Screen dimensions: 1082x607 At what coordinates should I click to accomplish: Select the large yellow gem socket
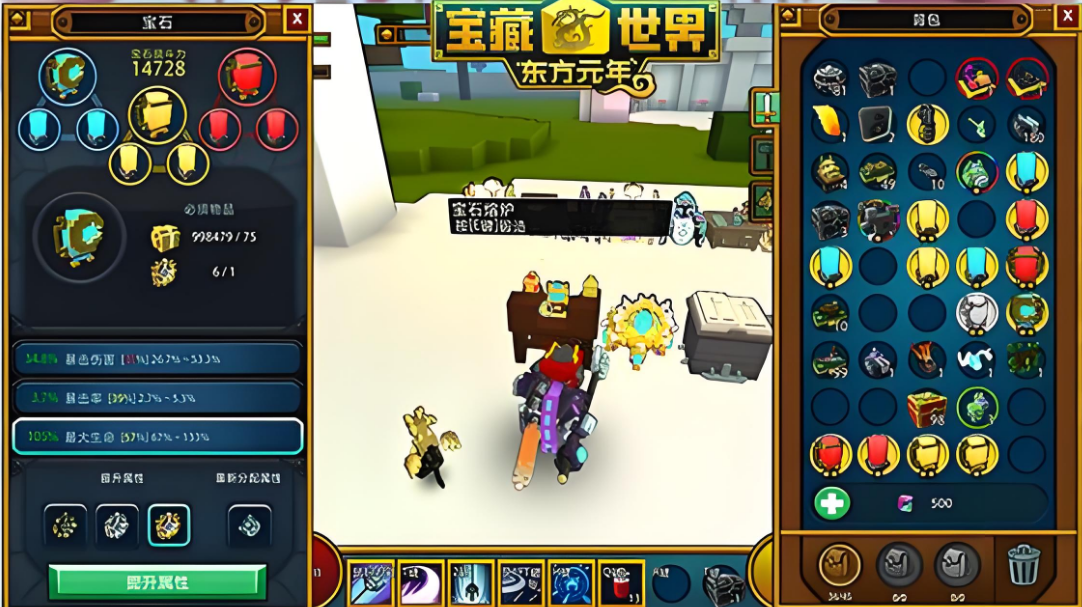click(158, 115)
